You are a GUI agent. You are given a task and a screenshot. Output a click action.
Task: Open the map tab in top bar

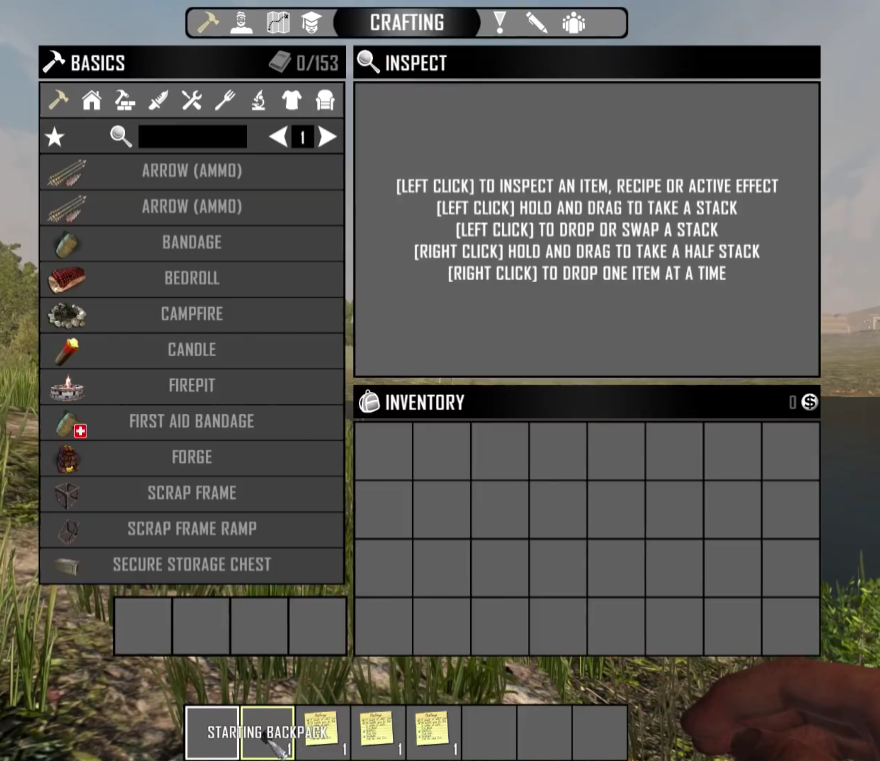pyautogui.click(x=278, y=22)
